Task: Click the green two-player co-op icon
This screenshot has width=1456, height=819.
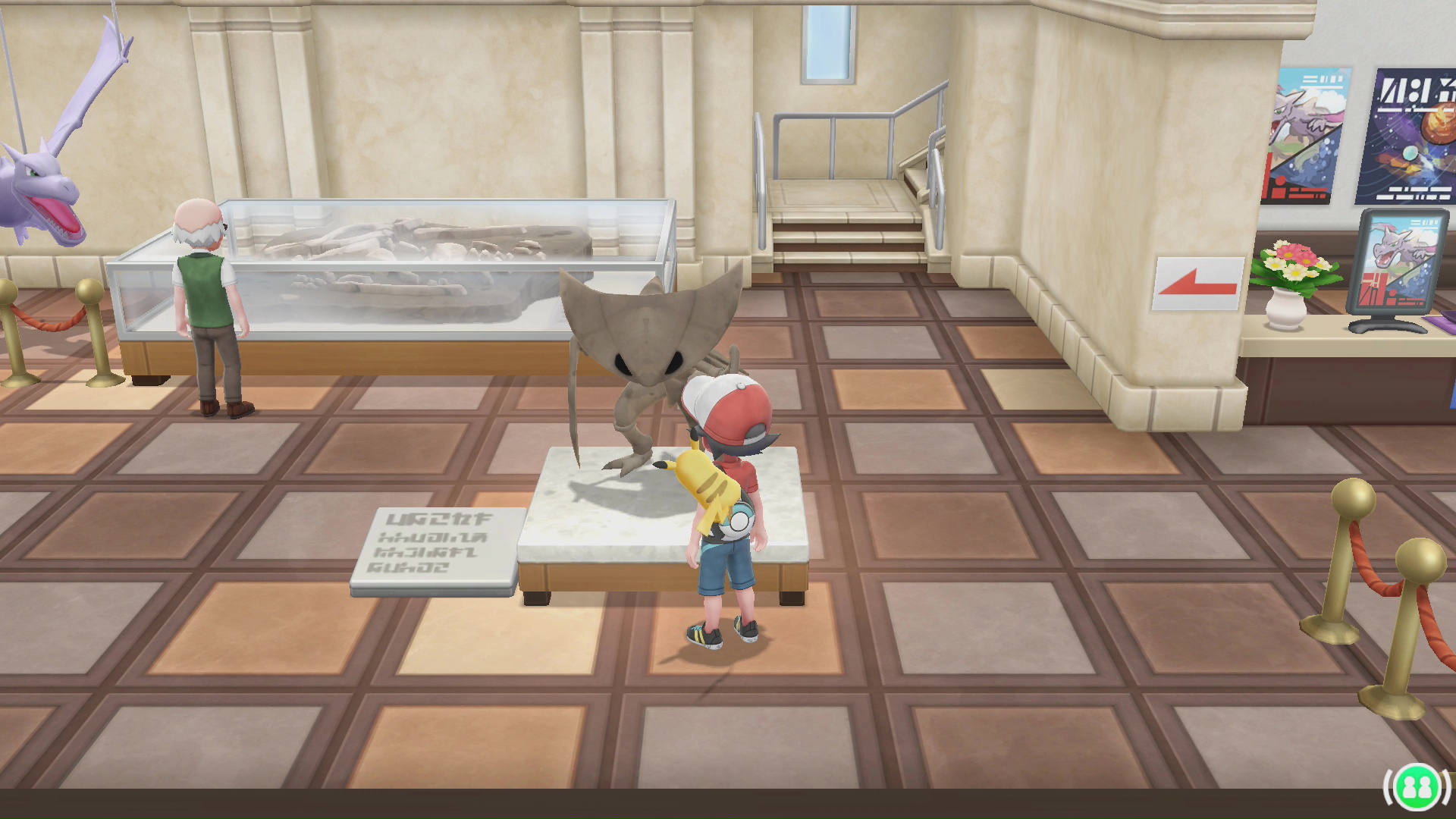Action: pos(1417,787)
